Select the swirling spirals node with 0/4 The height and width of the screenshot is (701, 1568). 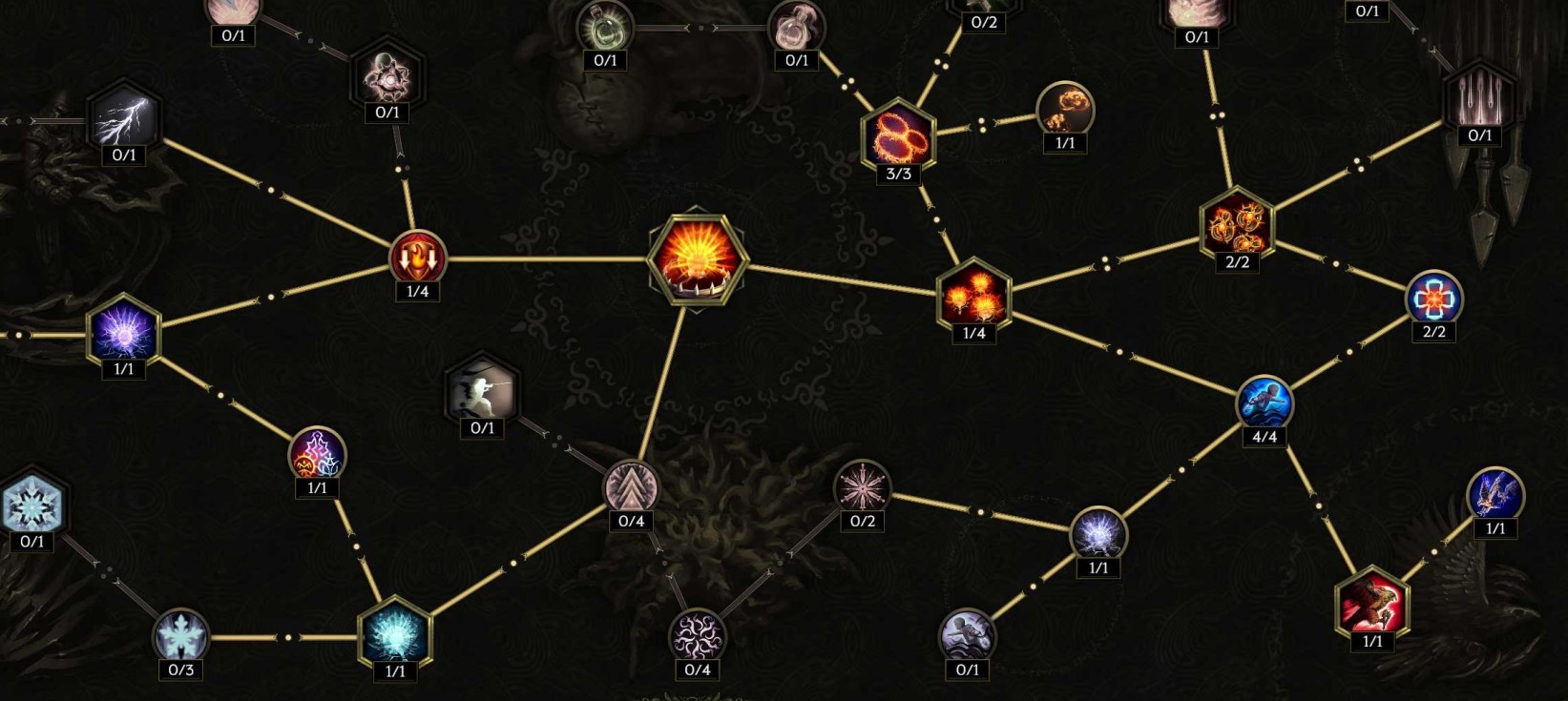[x=697, y=635]
